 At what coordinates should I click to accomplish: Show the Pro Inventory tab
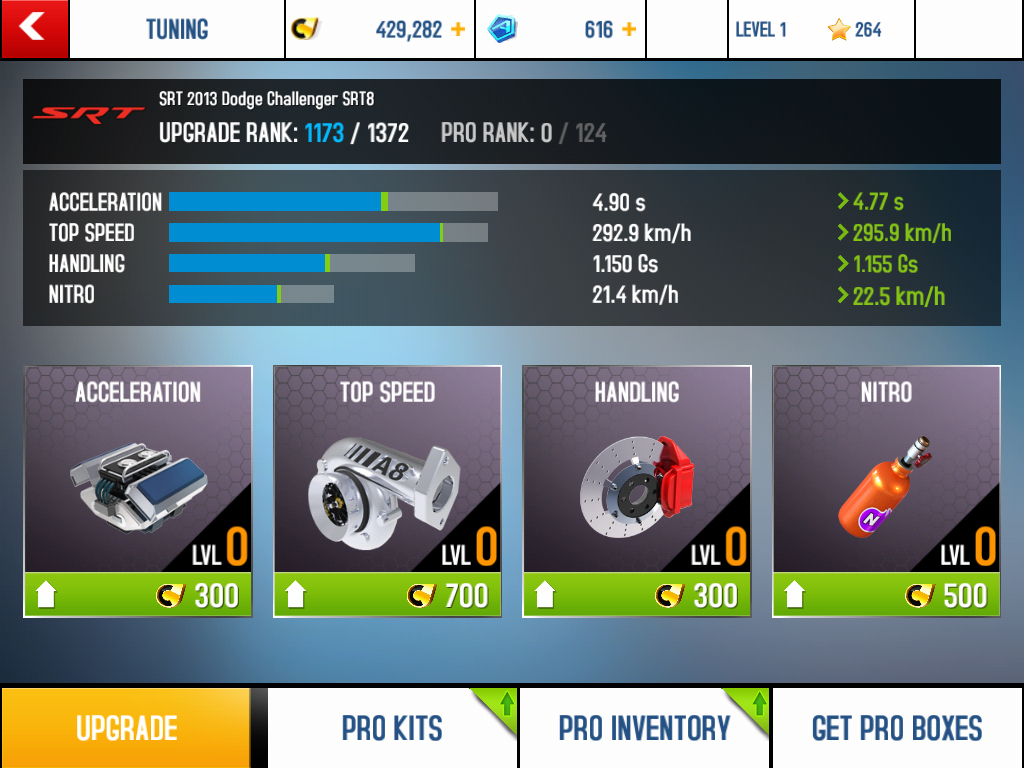pos(644,728)
